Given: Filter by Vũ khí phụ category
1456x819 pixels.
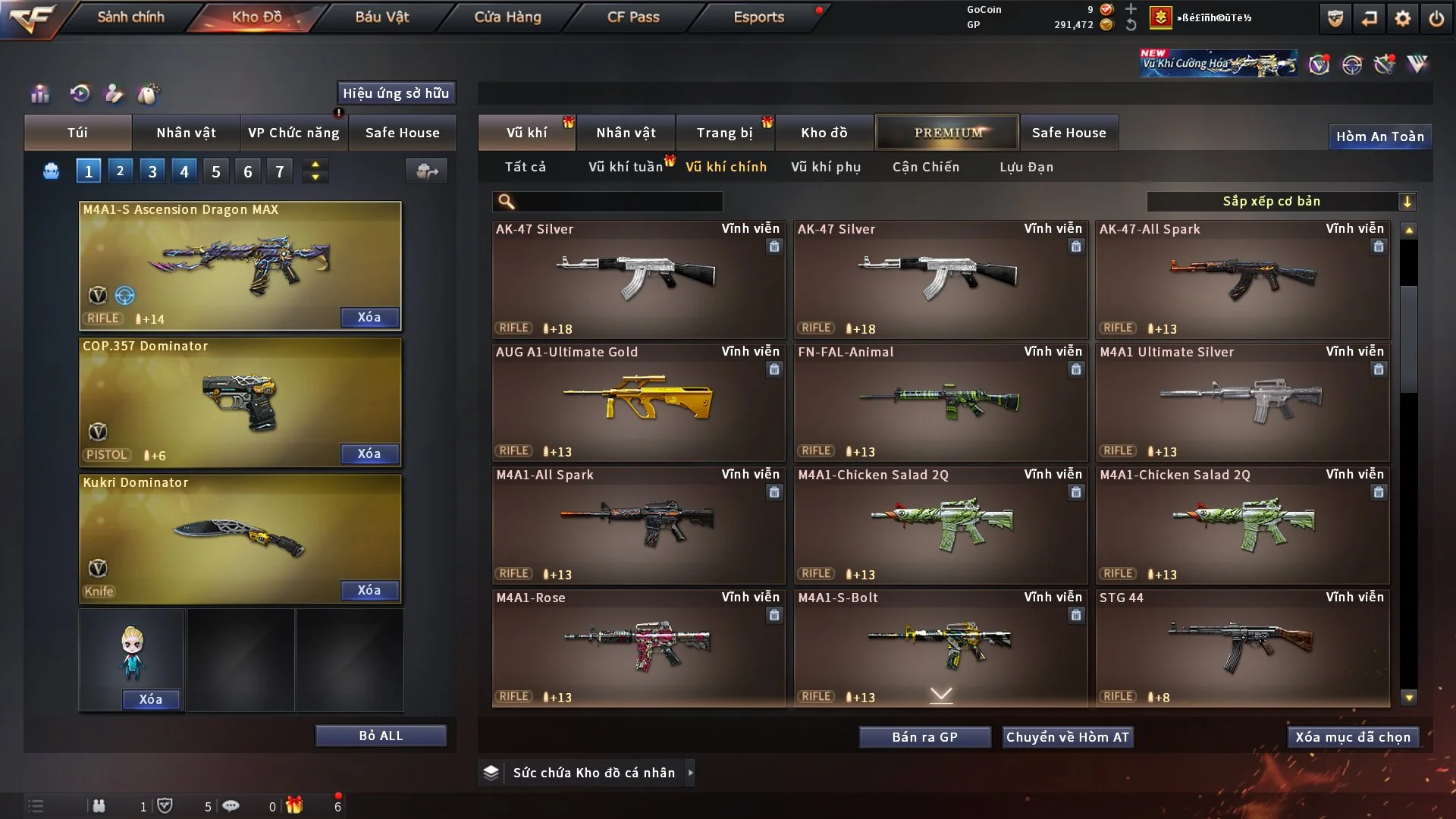Looking at the screenshot, I should [826, 167].
